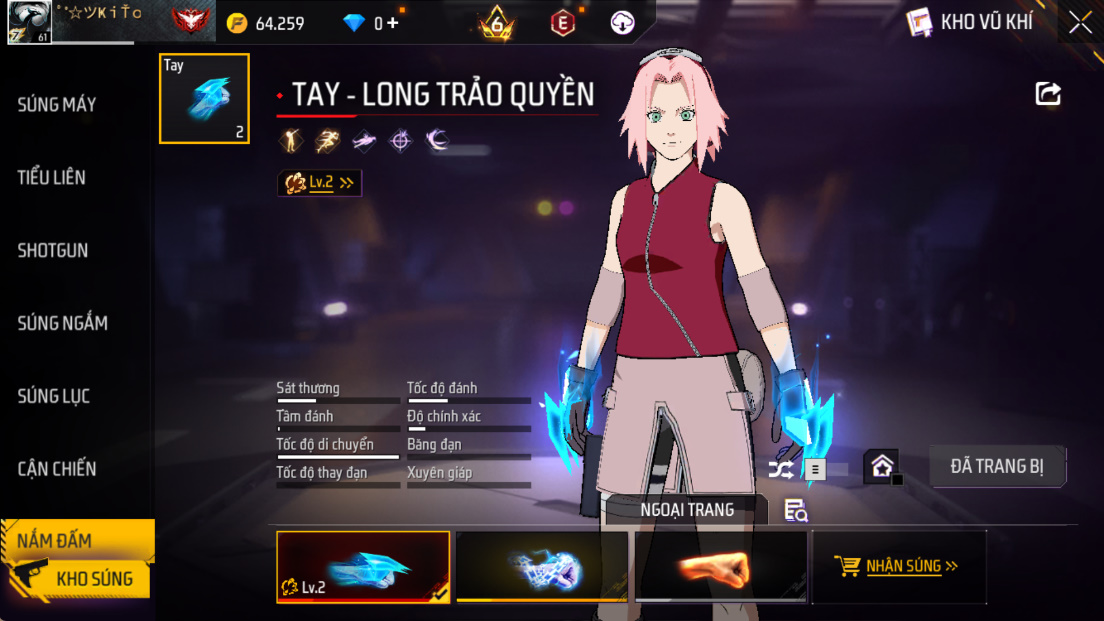Screen dimensions: 1104x621
Task: Open the Súng Máy weapon category
Action: tap(57, 105)
